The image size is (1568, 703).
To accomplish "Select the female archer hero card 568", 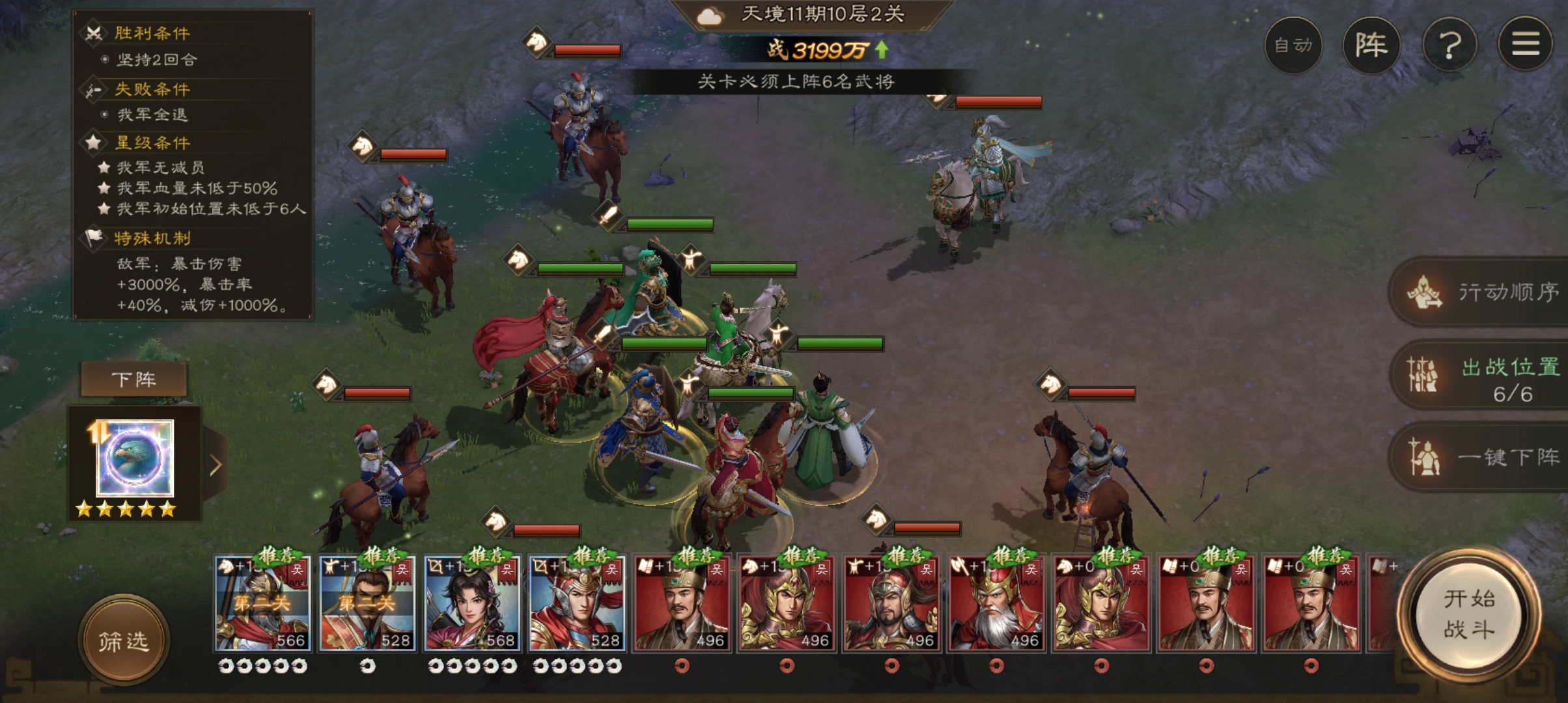I will (x=471, y=603).
